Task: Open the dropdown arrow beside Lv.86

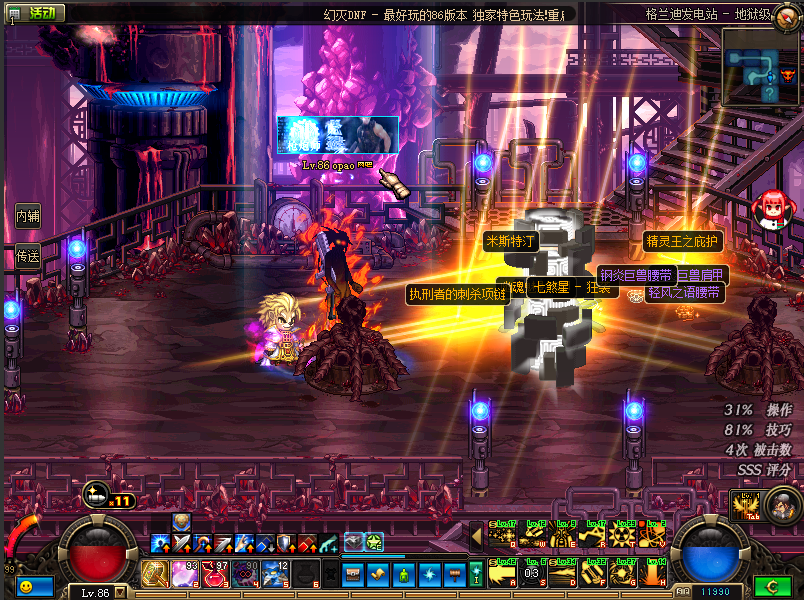Action: click(121, 592)
